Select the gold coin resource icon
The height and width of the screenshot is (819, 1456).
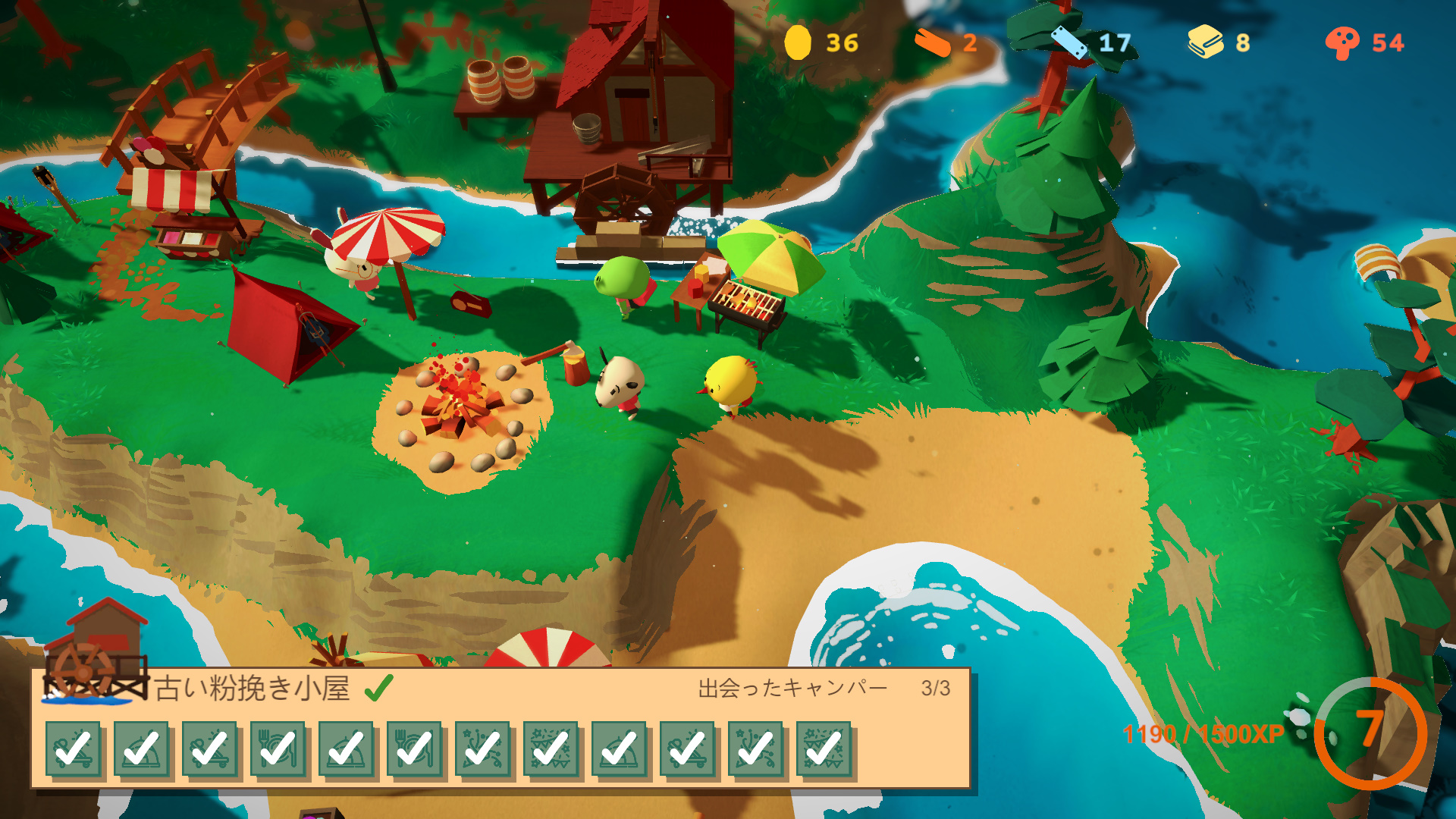point(797,42)
